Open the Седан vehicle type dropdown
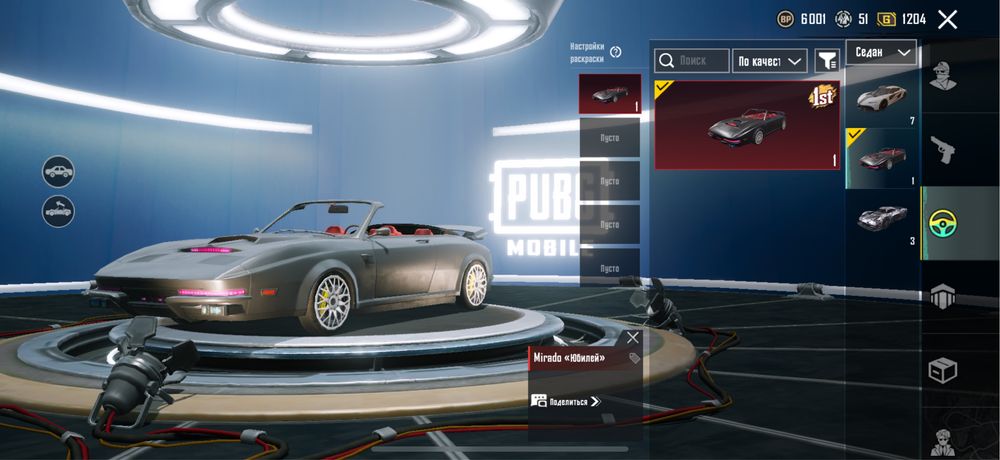The image size is (1000, 460). (x=881, y=52)
